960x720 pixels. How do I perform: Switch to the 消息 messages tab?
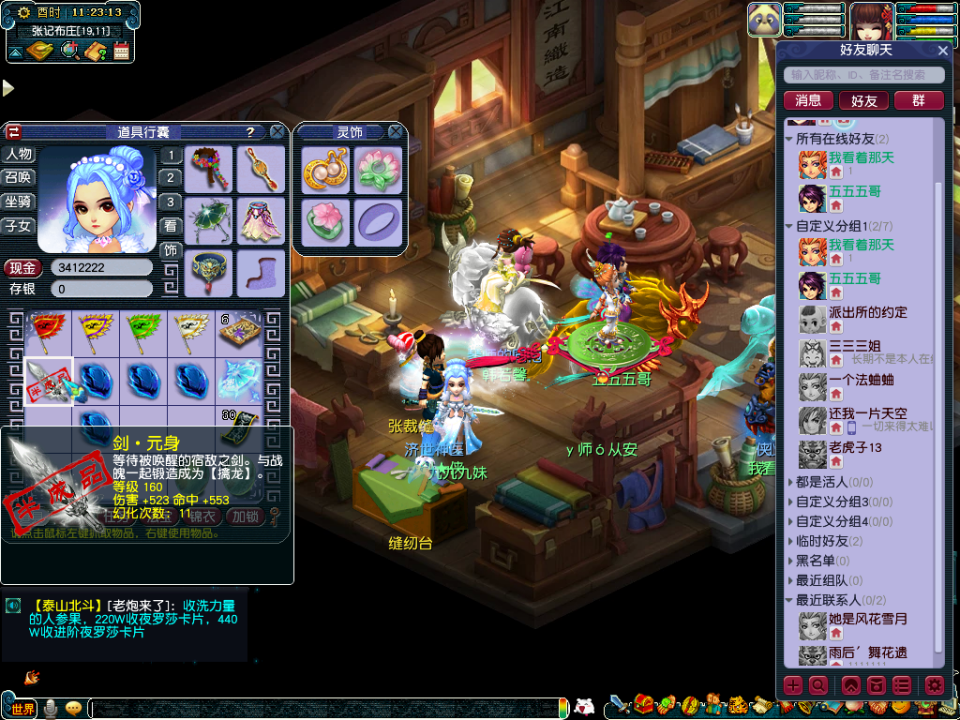(808, 100)
